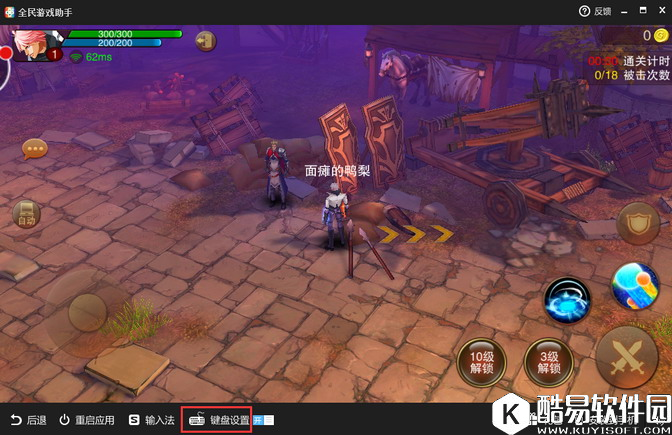
Task: Cast the blue meteor orb skill
Action: coord(635,287)
